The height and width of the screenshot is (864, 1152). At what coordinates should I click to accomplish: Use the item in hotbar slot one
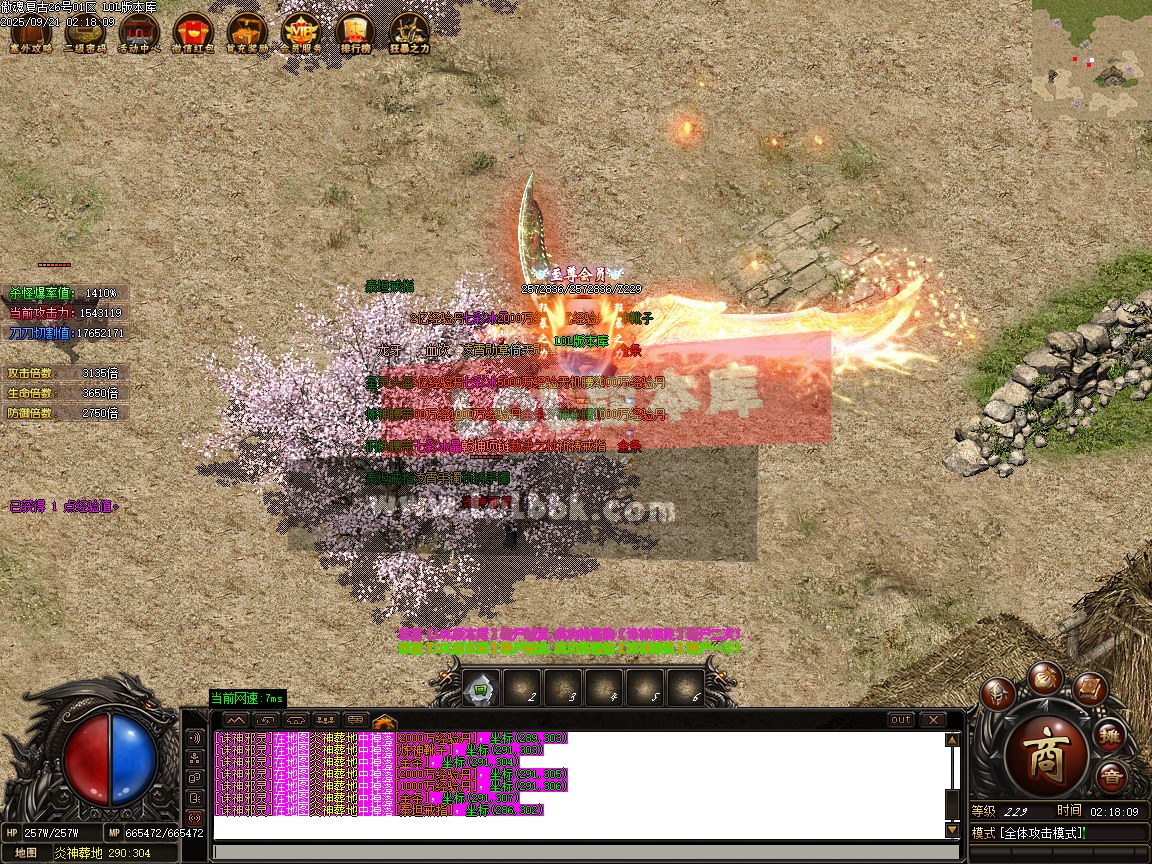click(x=480, y=688)
